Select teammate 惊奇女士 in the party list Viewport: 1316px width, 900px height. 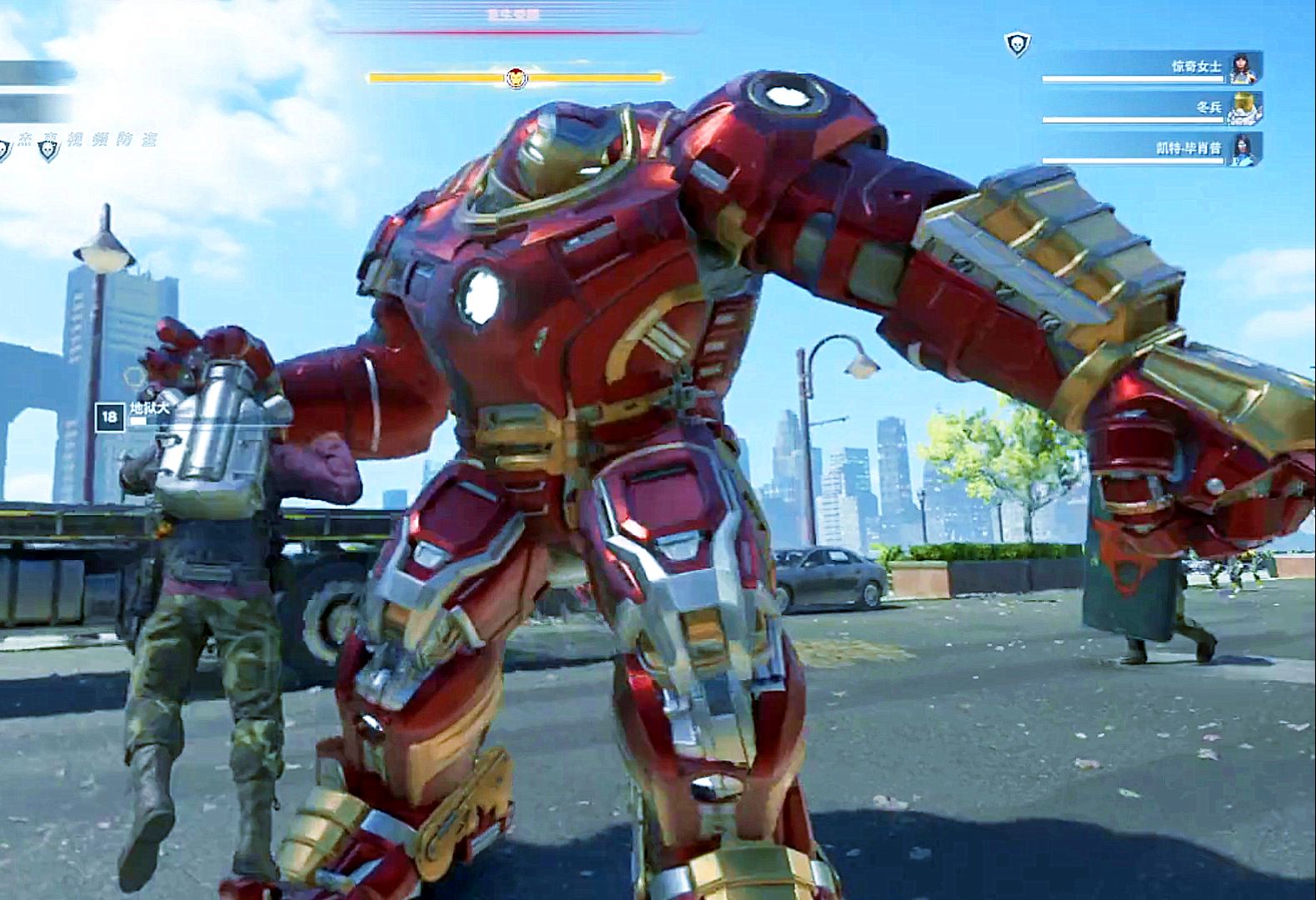point(1196,67)
